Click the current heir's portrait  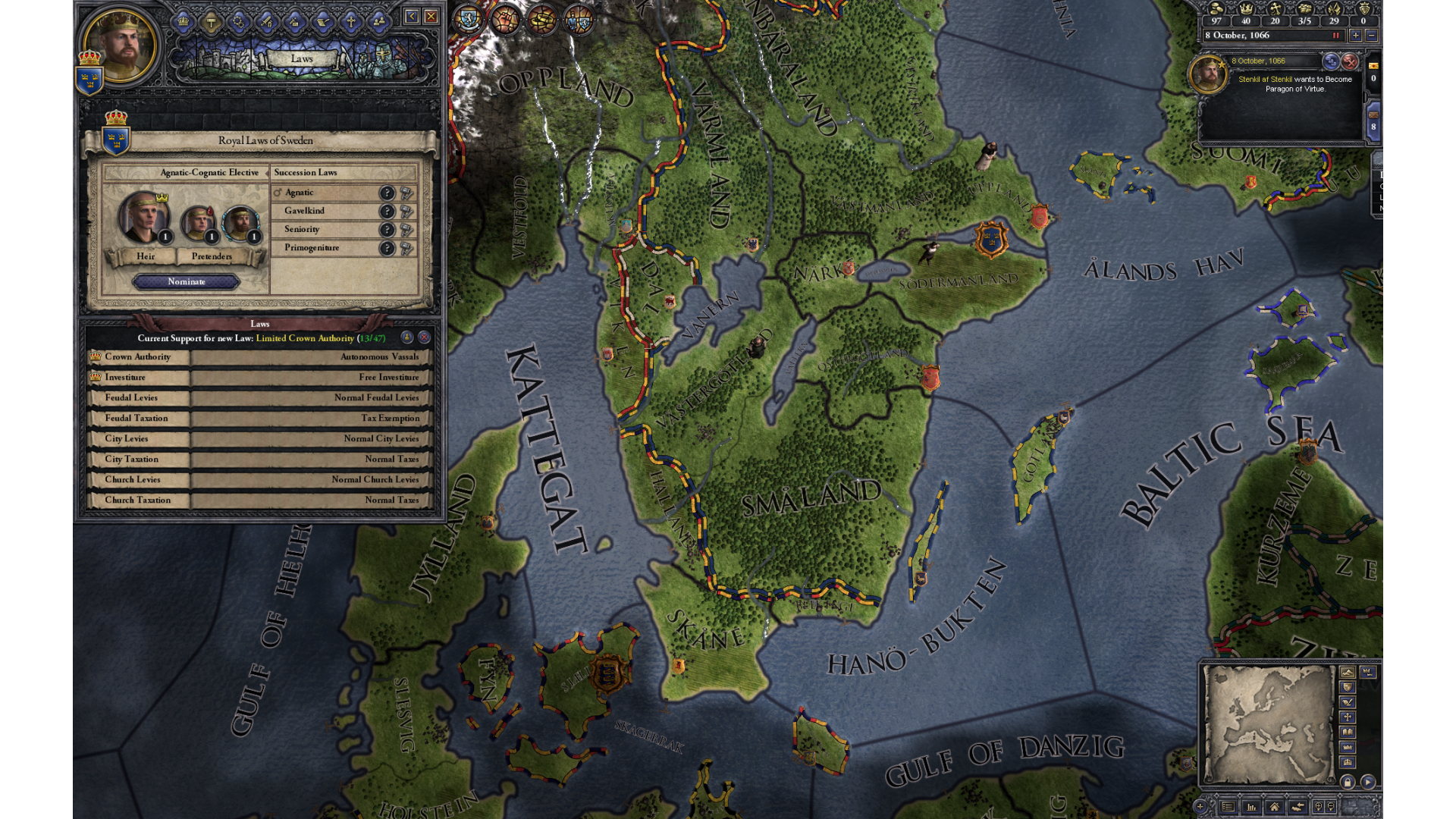click(x=142, y=217)
